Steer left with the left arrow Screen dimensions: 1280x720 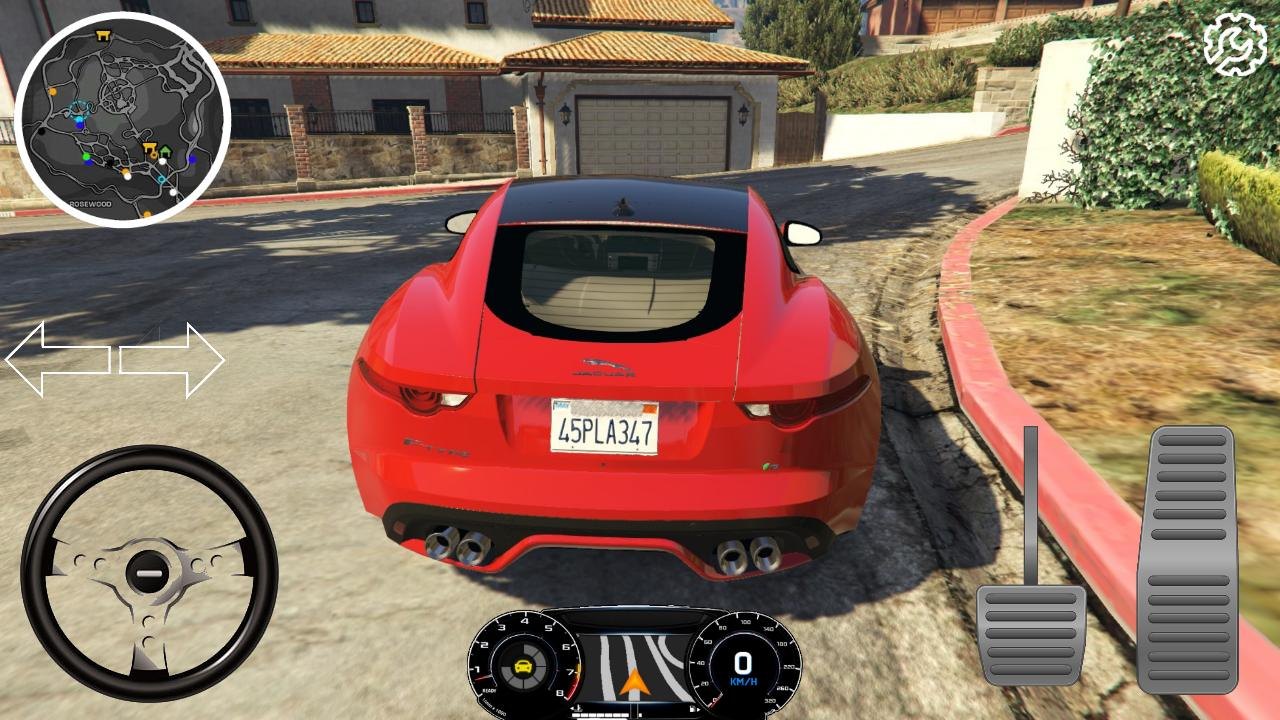click(x=58, y=360)
